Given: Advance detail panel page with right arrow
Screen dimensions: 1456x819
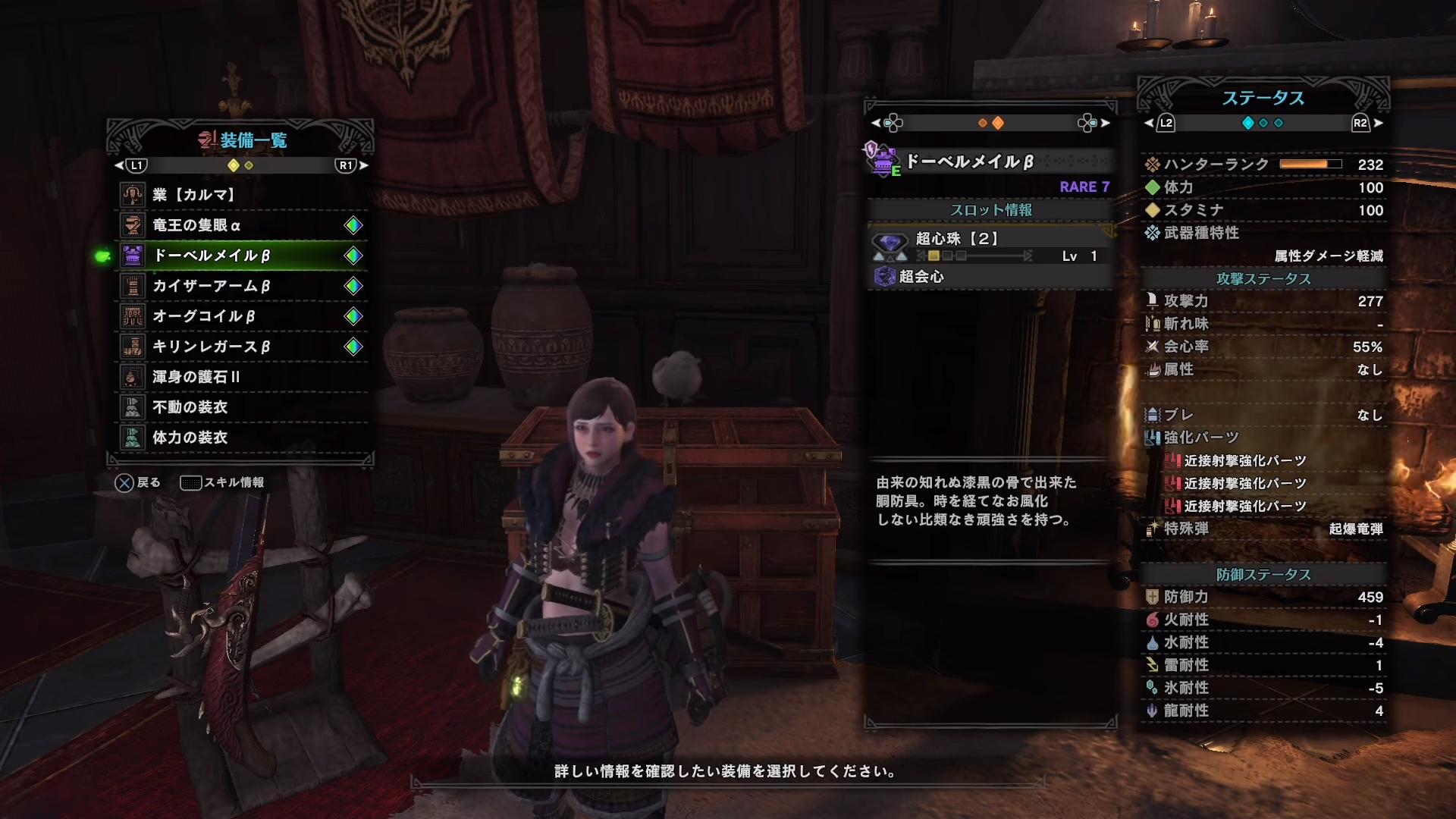Looking at the screenshot, I should [1105, 123].
